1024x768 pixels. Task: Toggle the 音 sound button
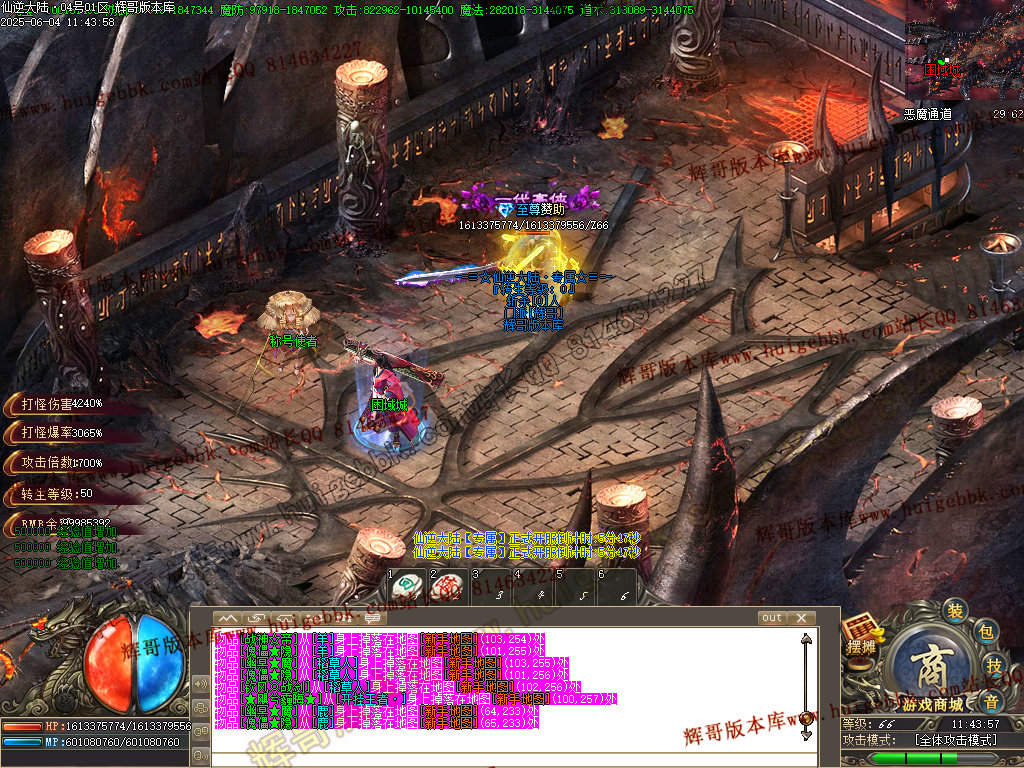(x=990, y=698)
